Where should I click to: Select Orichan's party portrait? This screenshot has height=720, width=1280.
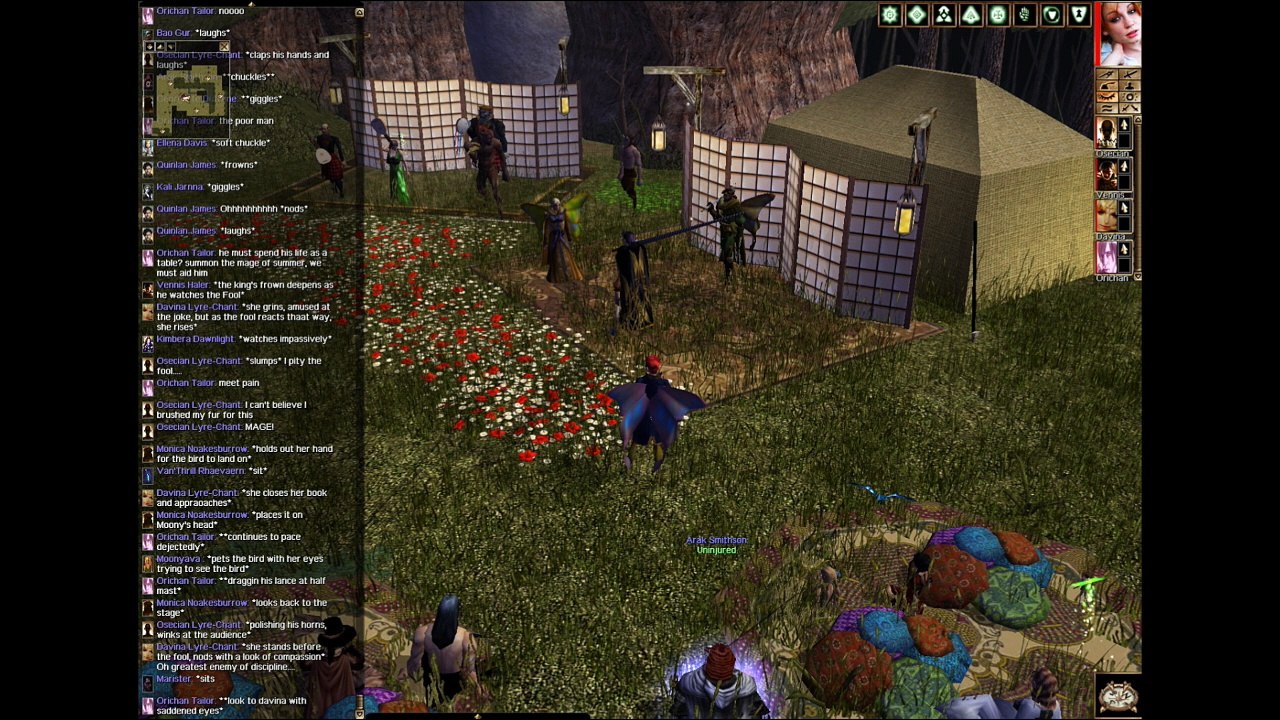click(1106, 257)
